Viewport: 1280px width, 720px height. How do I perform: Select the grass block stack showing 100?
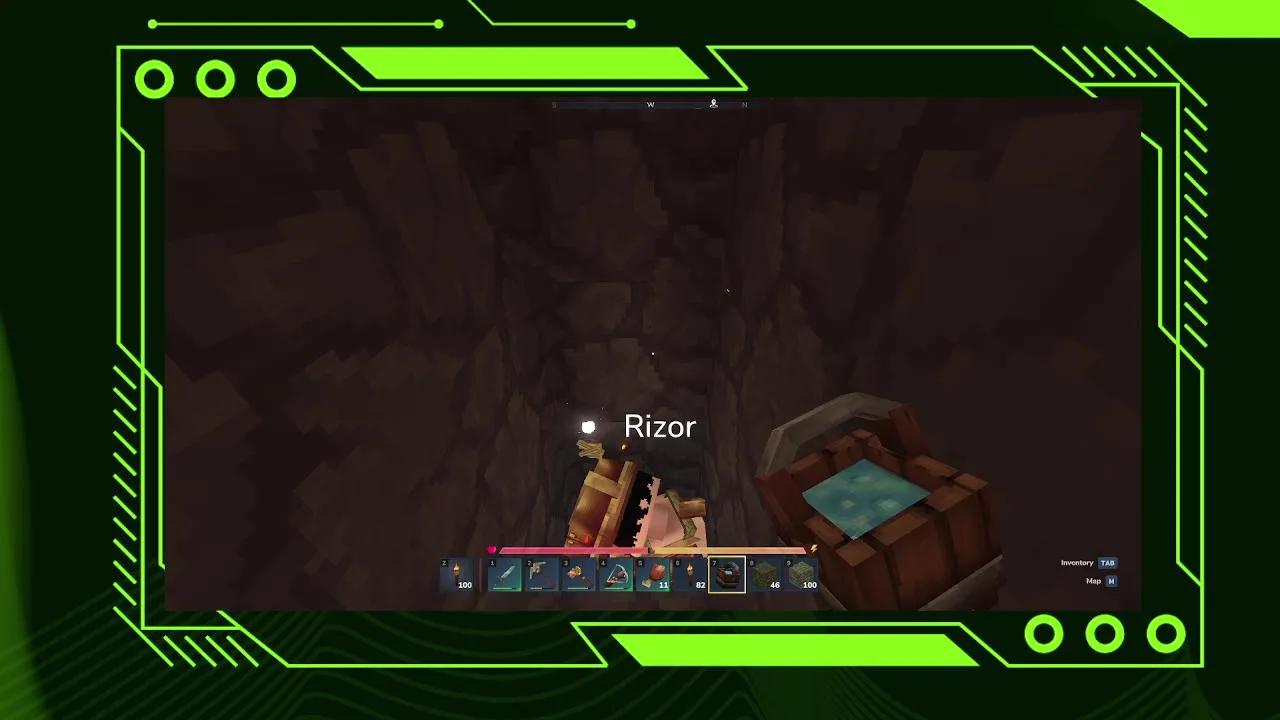(800, 574)
